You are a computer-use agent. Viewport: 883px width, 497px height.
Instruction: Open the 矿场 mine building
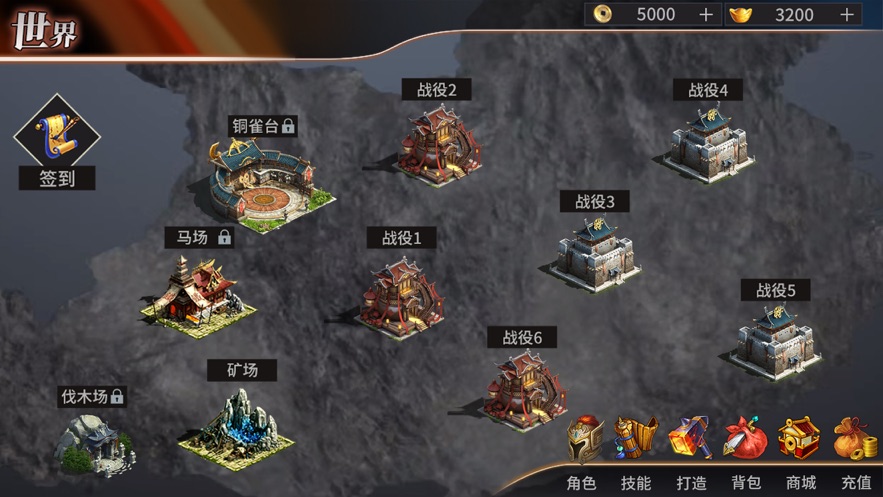(238, 420)
